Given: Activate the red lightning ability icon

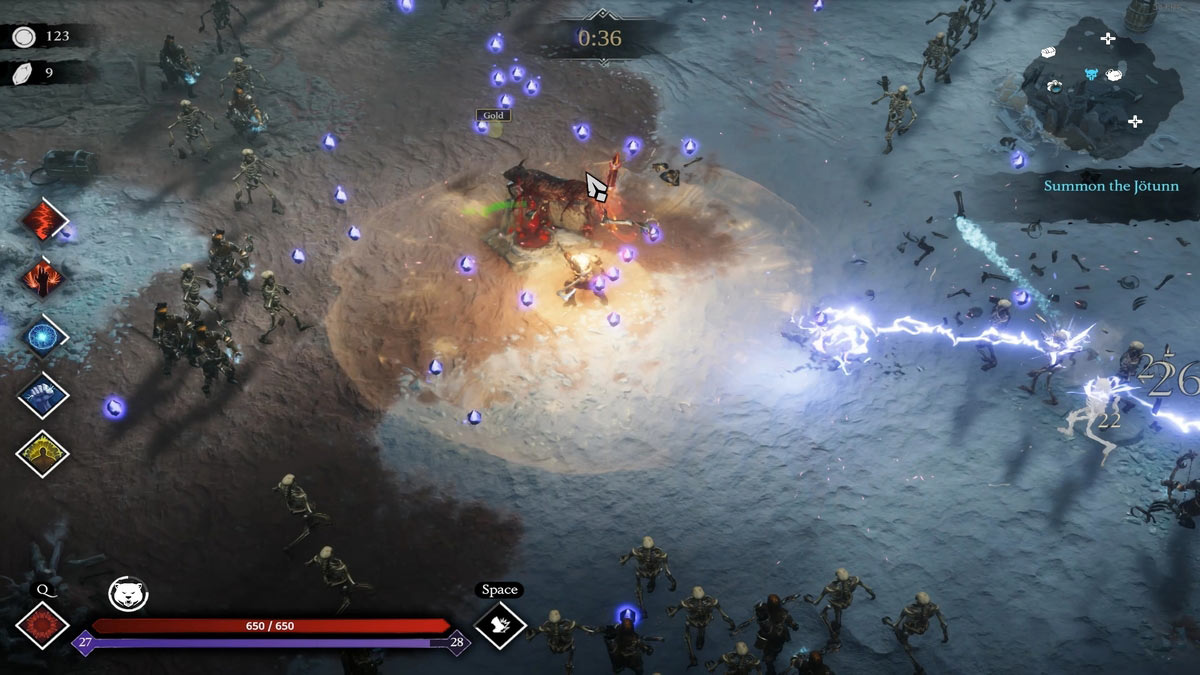Looking at the screenshot, I should point(42,219).
